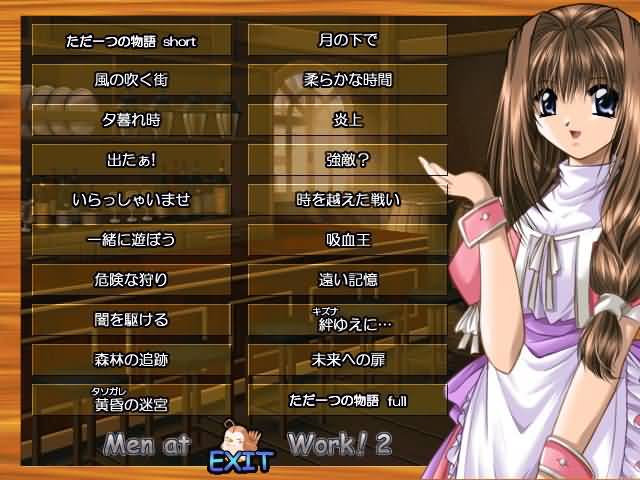
Task: Choose the 一緒に遊ぼう track
Action: 131,240
